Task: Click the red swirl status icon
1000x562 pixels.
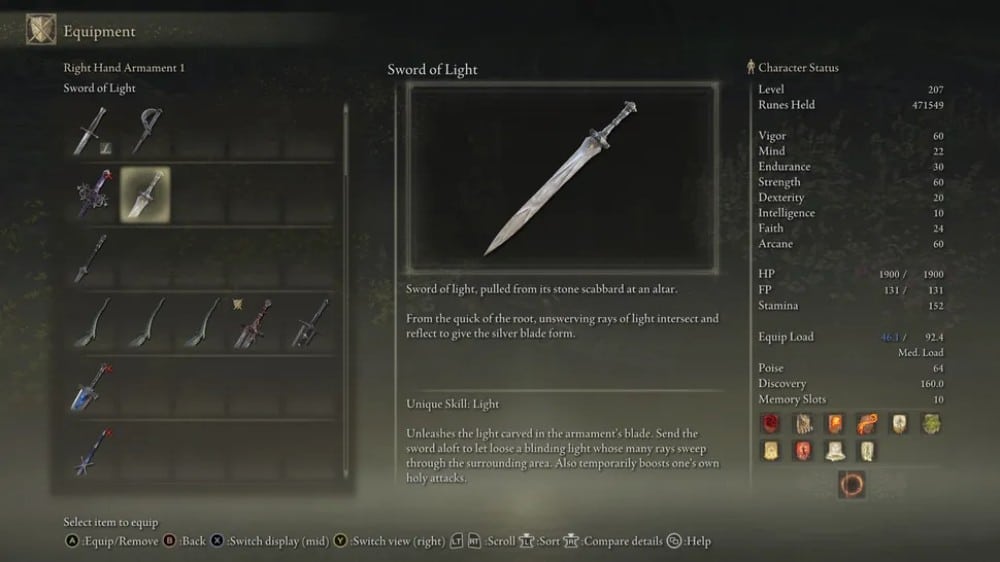Action: point(769,423)
